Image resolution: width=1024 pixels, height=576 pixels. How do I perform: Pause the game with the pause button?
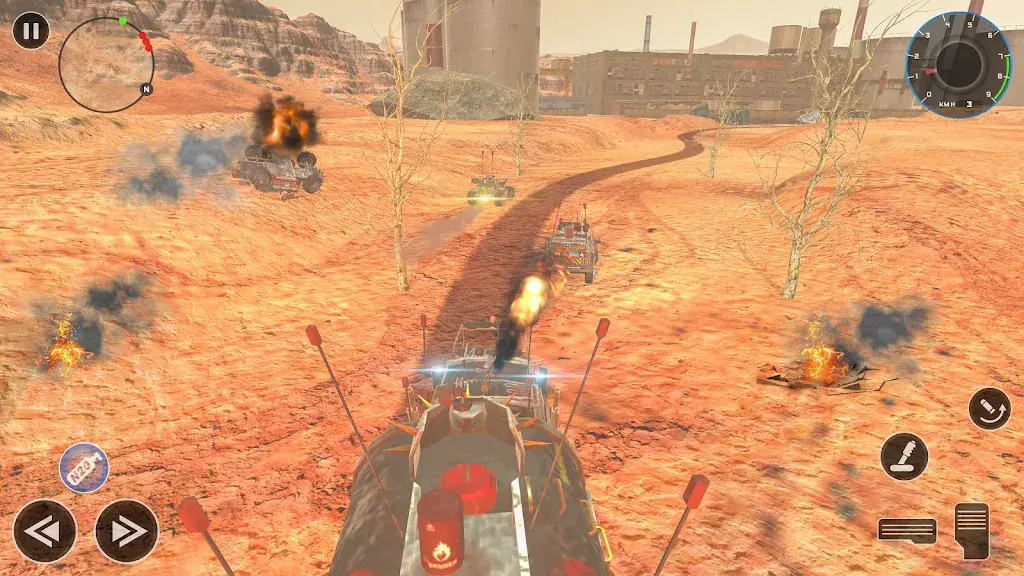[31, 30]
